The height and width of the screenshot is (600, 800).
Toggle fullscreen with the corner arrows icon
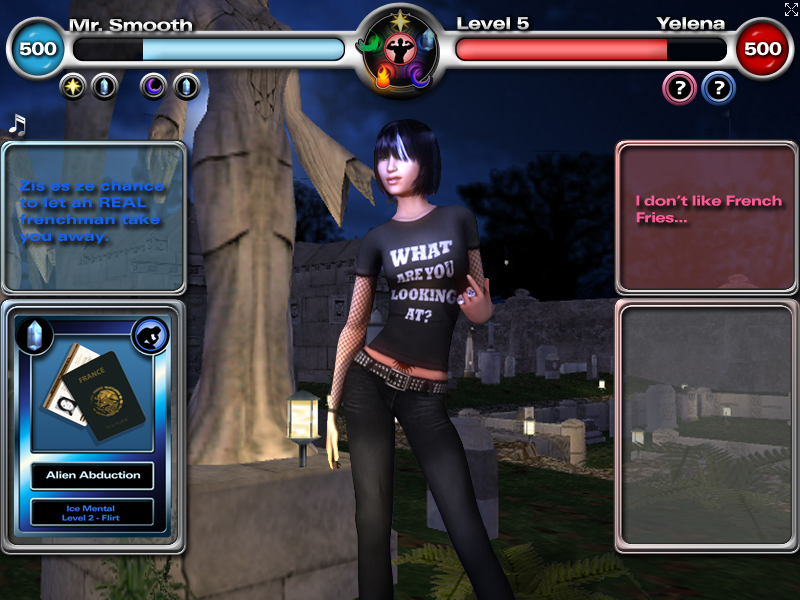coord(791,10)
